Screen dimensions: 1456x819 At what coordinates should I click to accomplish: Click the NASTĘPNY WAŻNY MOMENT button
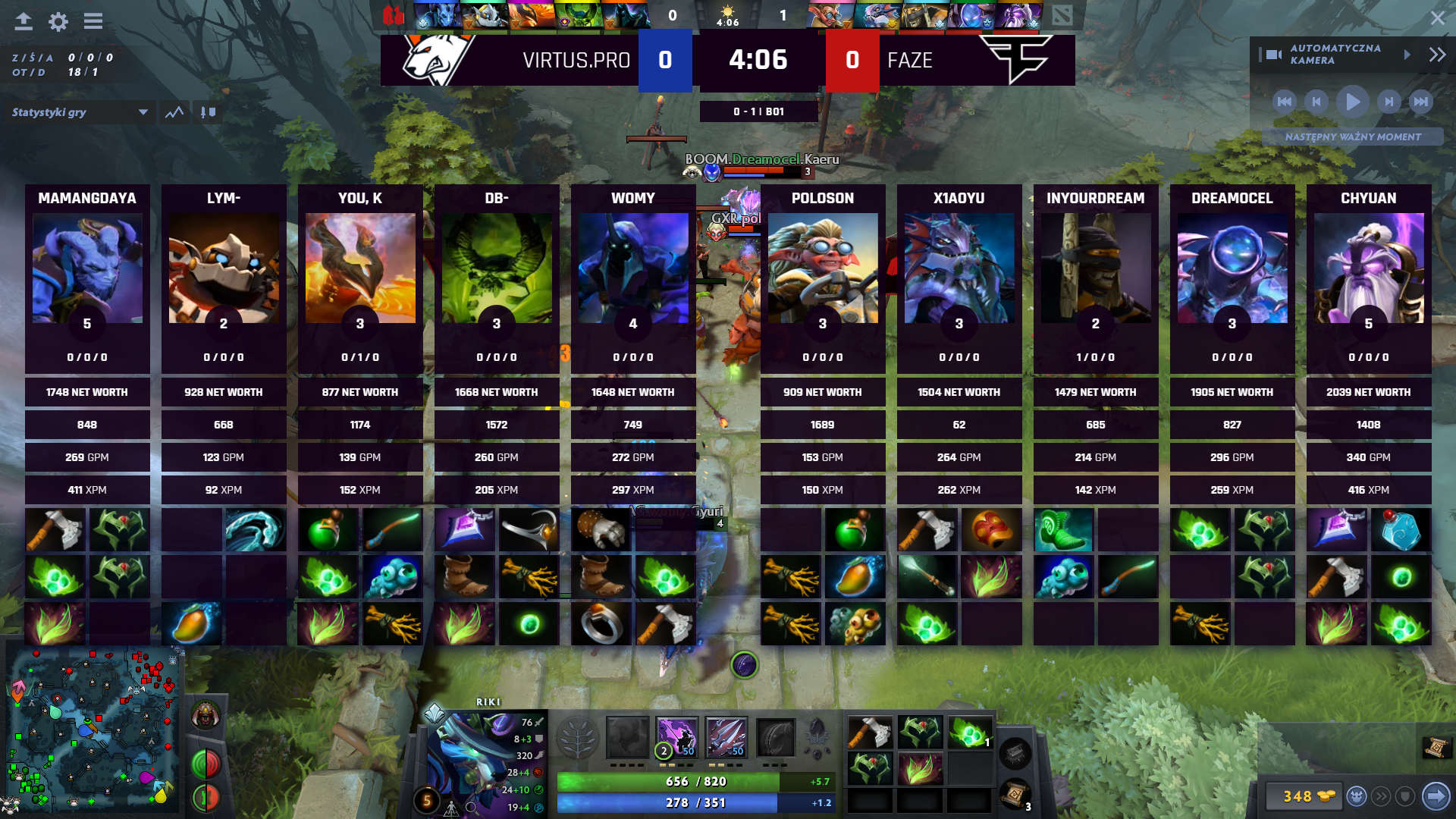(x=1353, y=137)
